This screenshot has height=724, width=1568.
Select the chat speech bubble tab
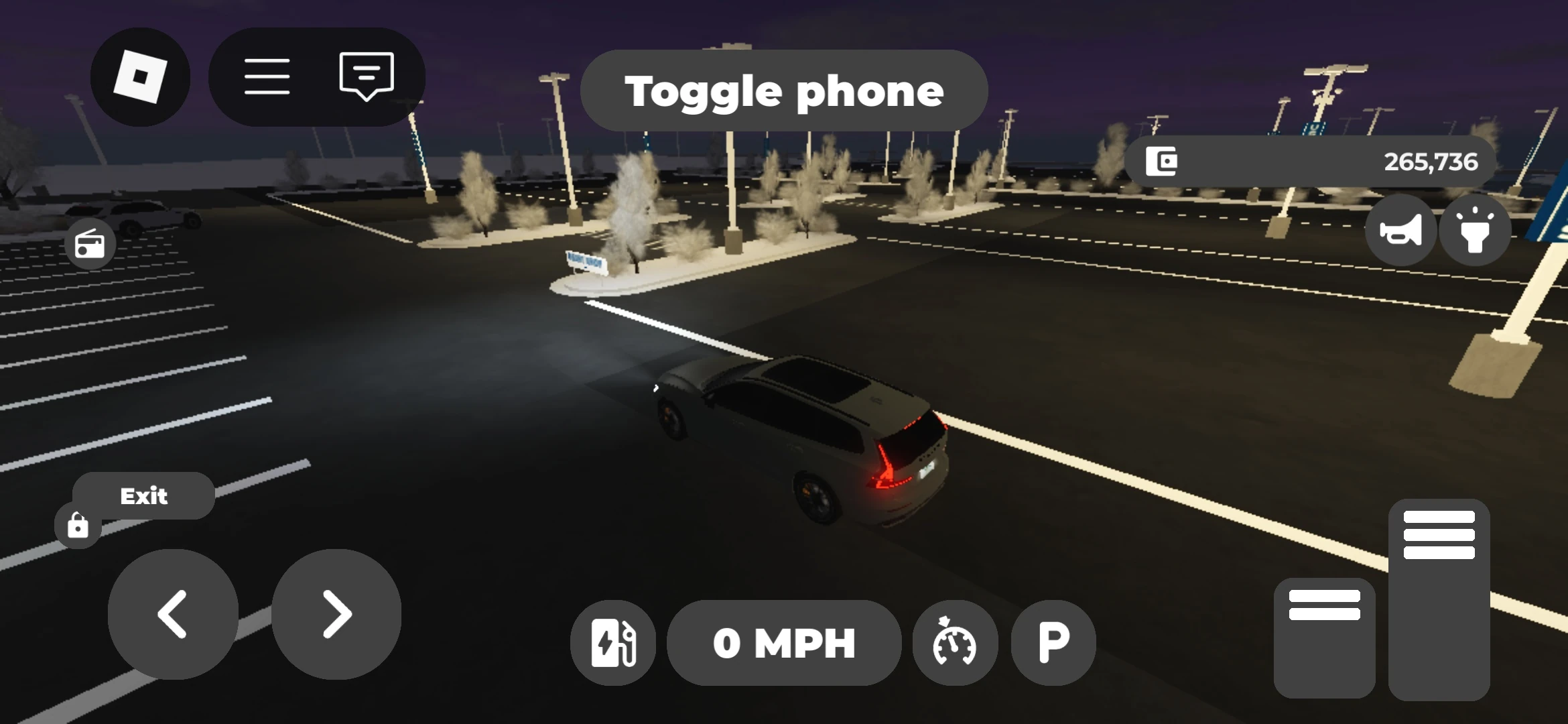(365, 76)
